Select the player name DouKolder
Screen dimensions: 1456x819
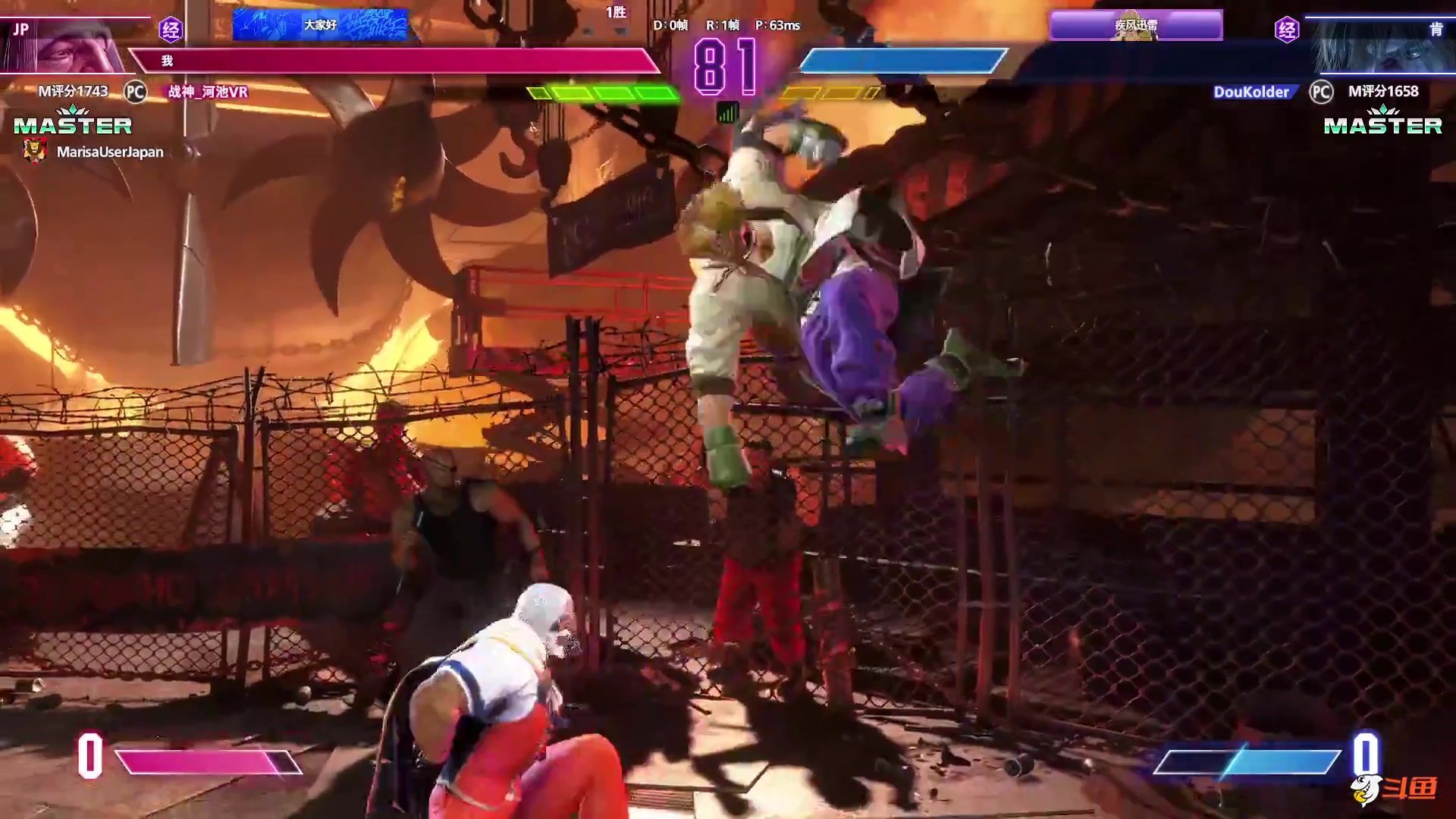pos(1250,92)
